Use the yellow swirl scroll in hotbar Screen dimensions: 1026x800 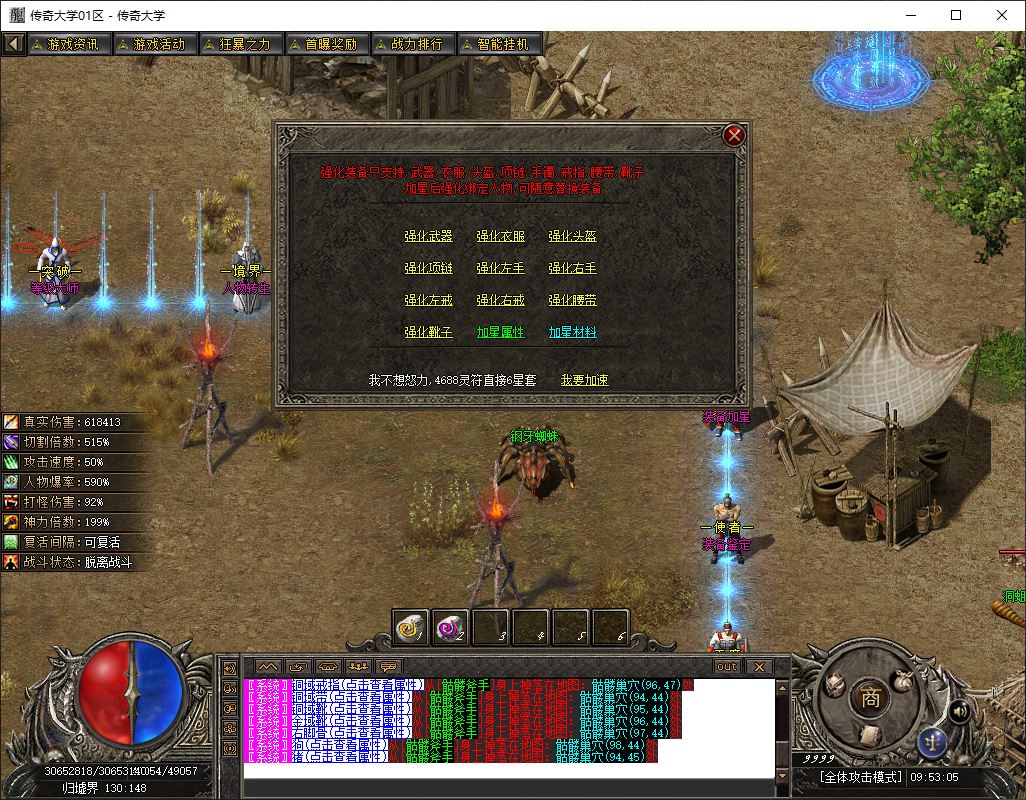tap(410, 626)
